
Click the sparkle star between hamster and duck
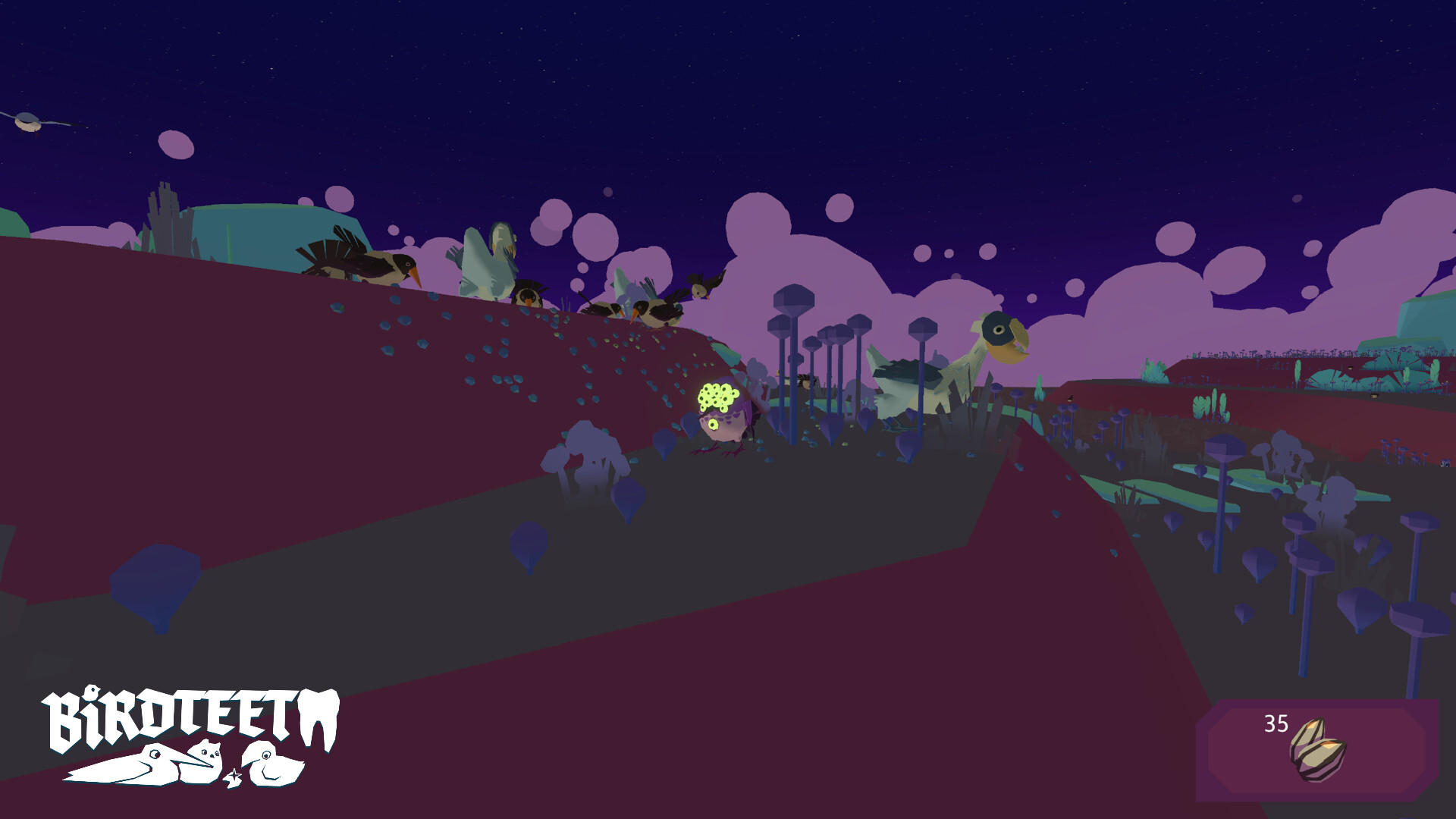point(235,776)
